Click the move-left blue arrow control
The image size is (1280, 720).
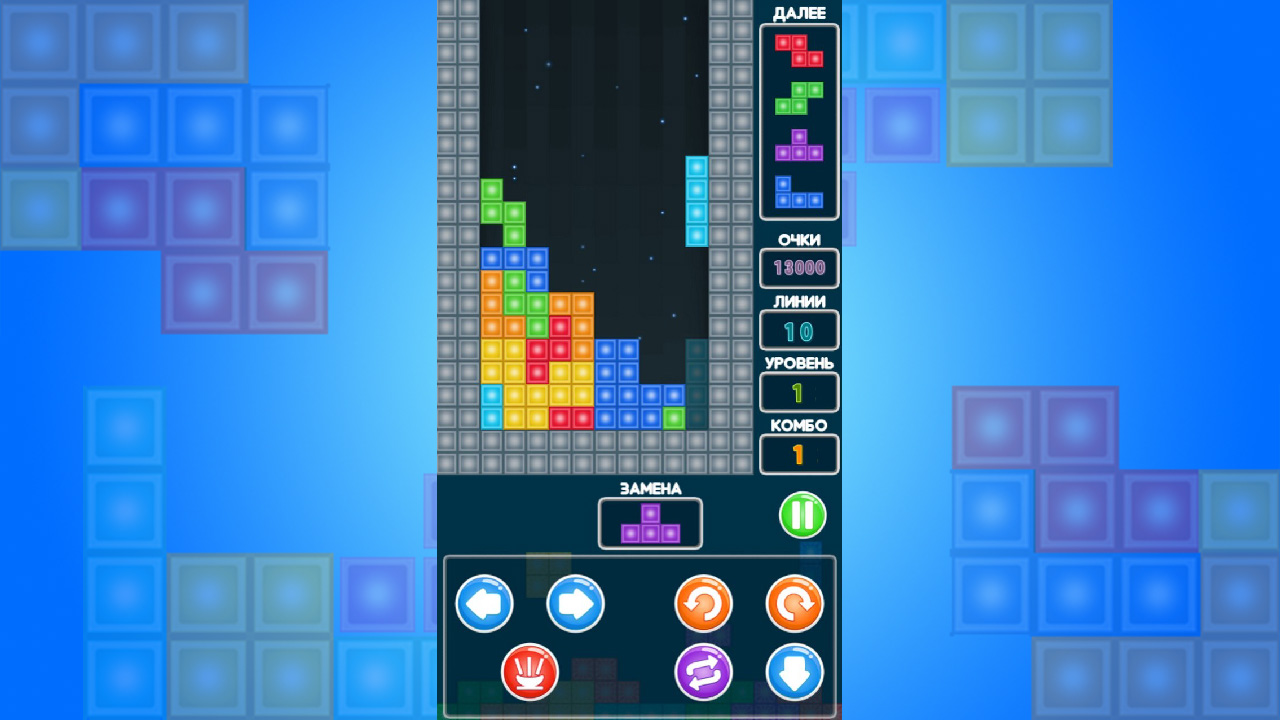[486, 604]
